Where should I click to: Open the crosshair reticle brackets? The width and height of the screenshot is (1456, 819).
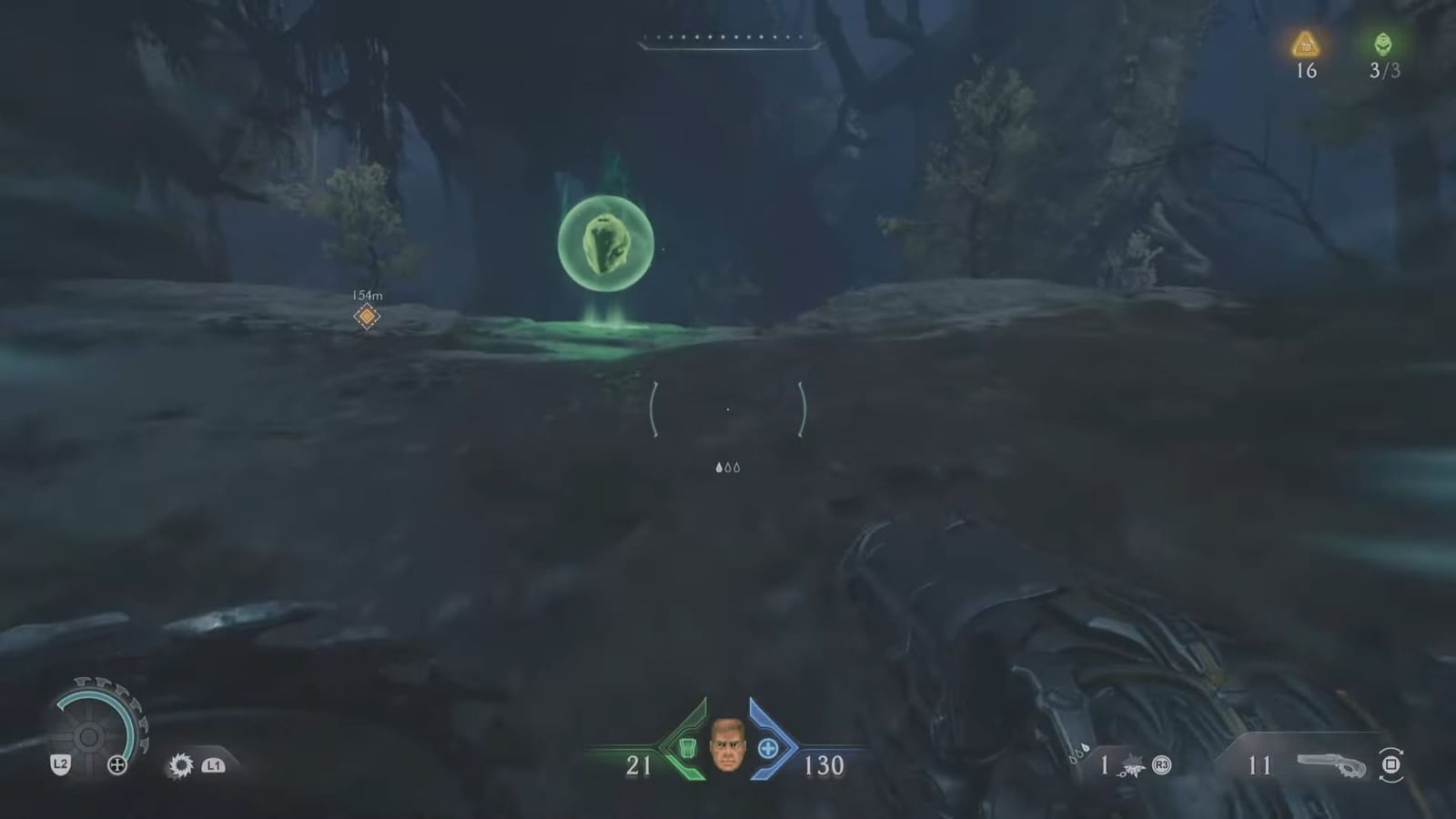click(727, 409)
